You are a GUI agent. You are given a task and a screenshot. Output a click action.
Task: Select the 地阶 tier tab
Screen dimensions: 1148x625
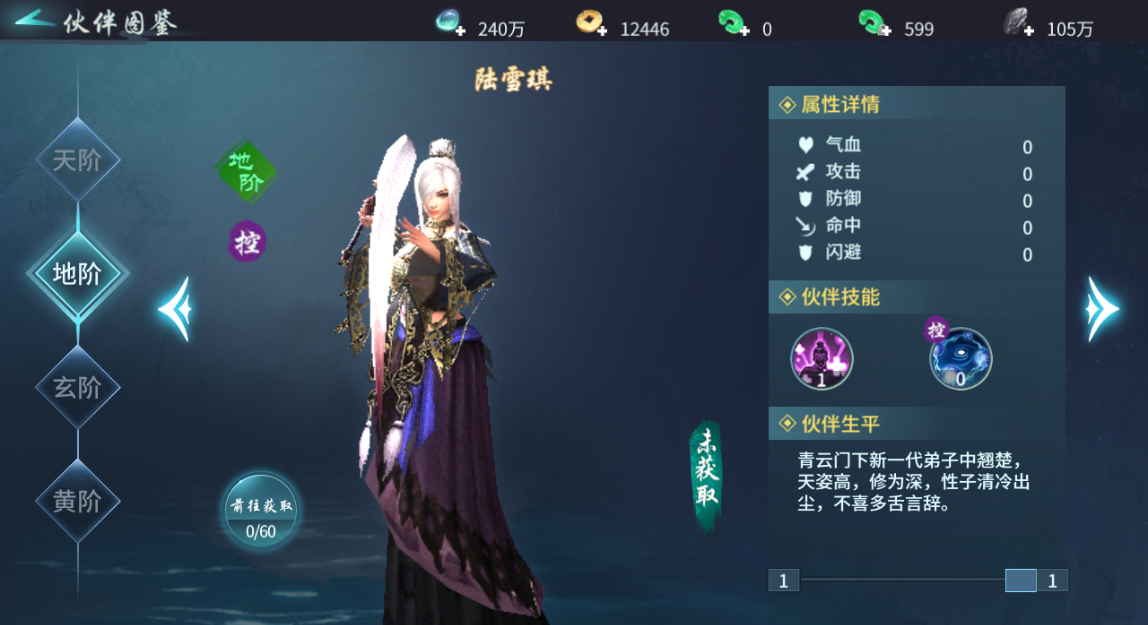coord(77,273)
